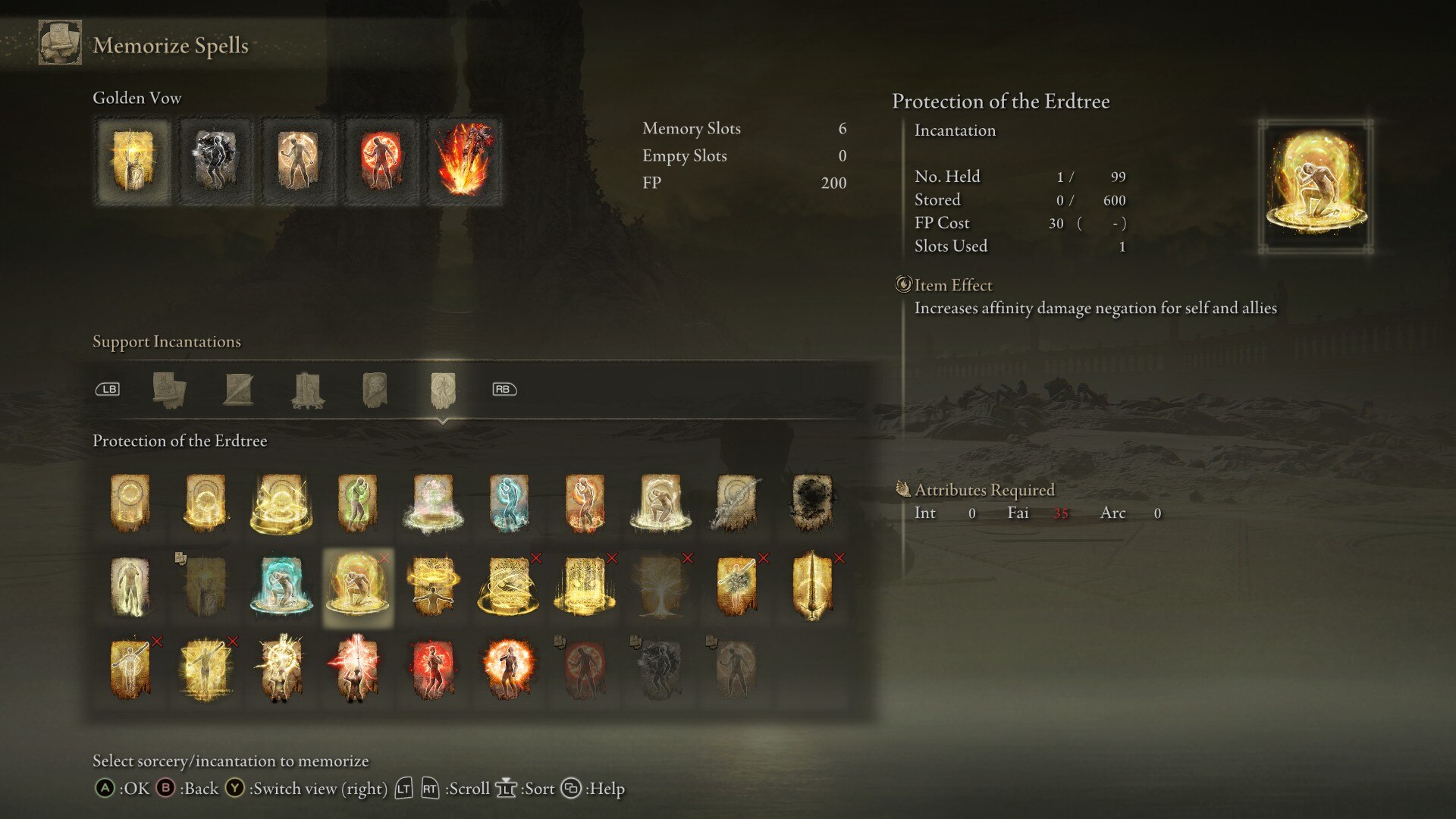Select the golden ring over outstretched figure

click(433, 586)
